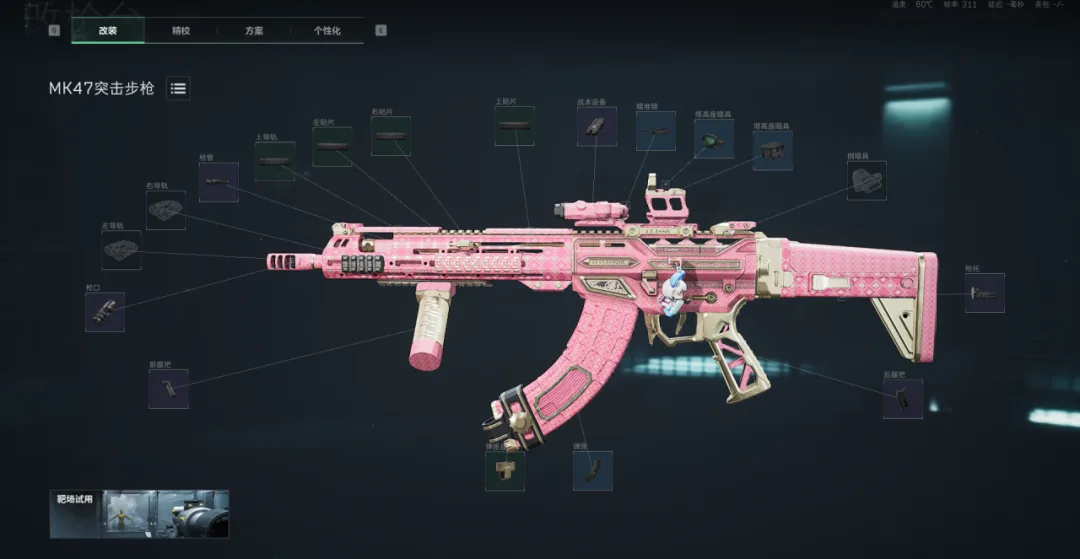Choose the 前握把 foregrip slot
The image size is (1080, 559).
click(168, 388)
